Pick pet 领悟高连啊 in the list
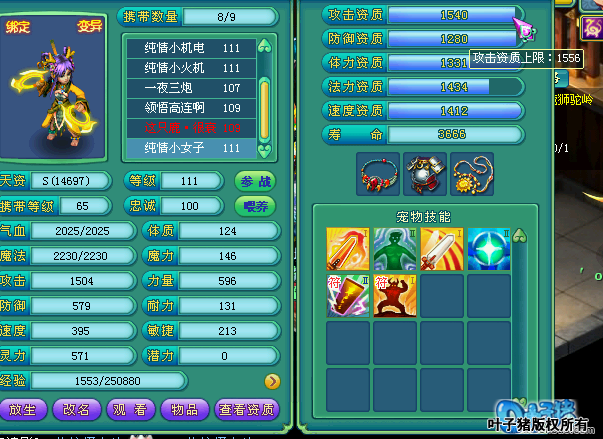This screenshot has height=439, width=603. (x=191, y=108)
